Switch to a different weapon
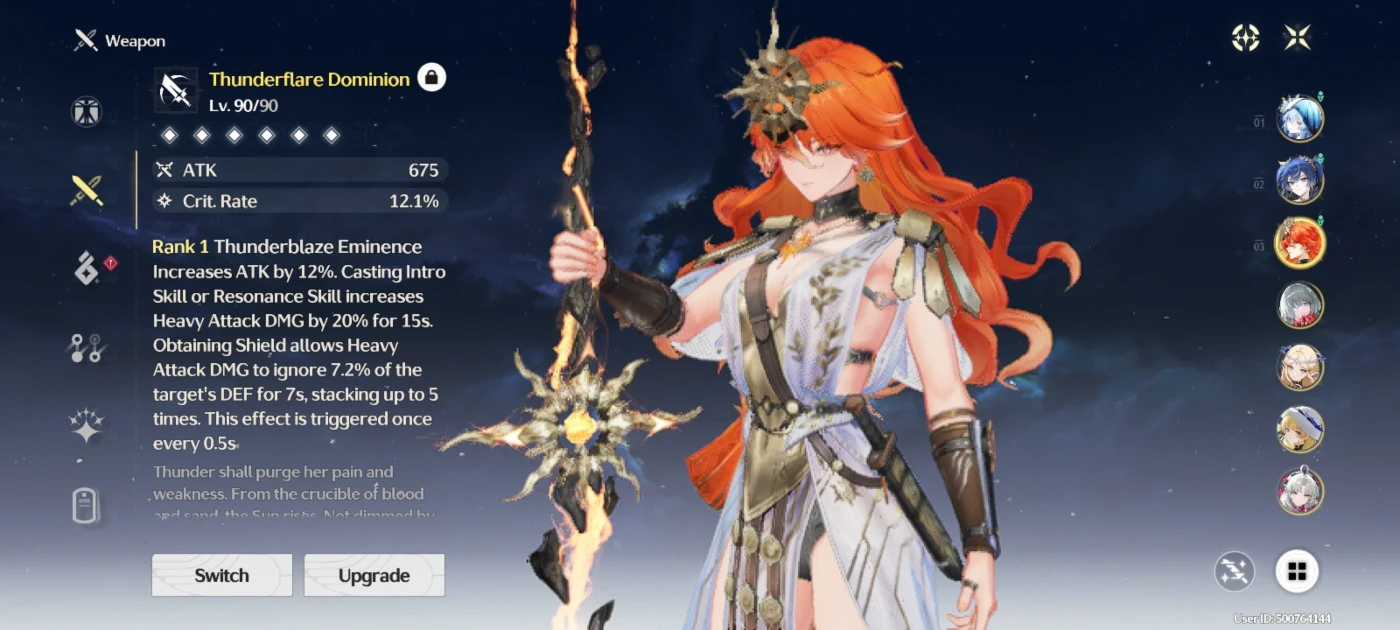The width and height of the screenshot is (1400, 630). tap(222, 575)
